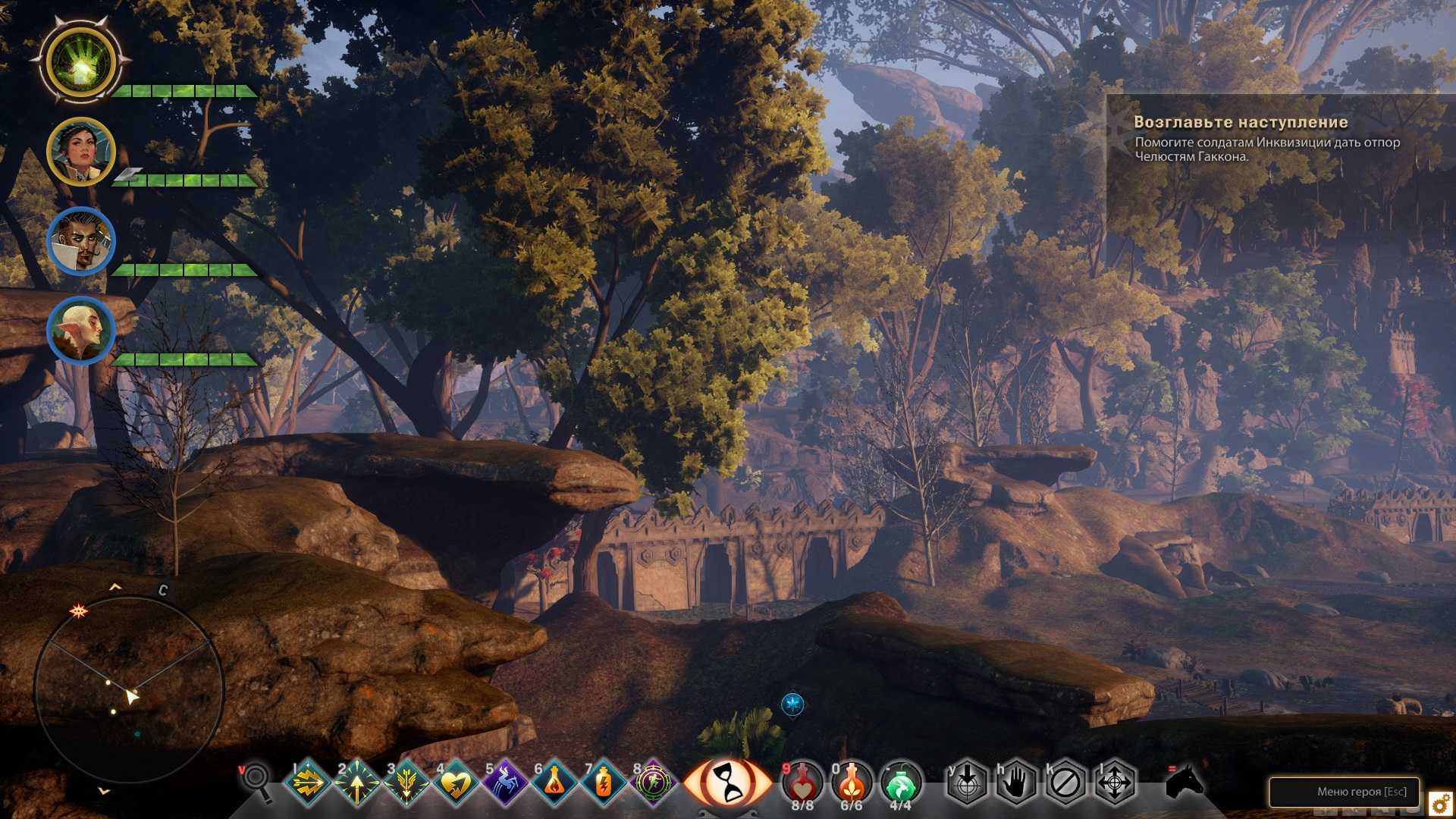Image resolution: width=1456 pixels, height=819 pixels.
Task: Use the purple leaping figure ability
Action: tap(504, 783)
